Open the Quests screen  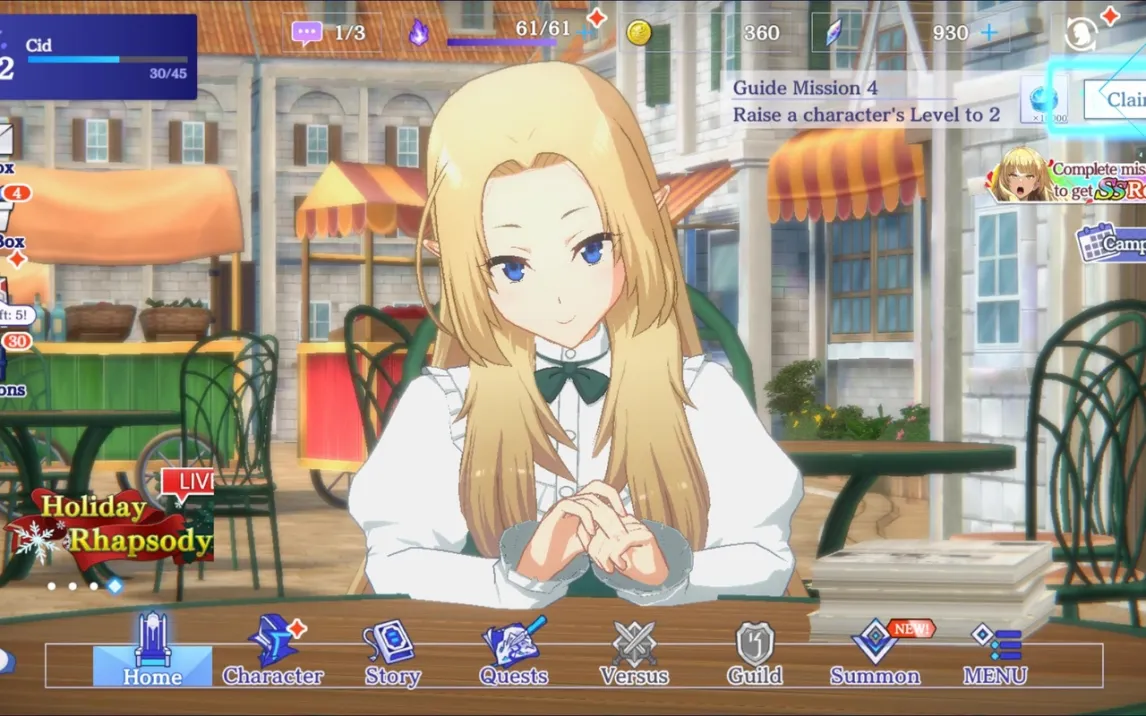click(x=514, y=651)
